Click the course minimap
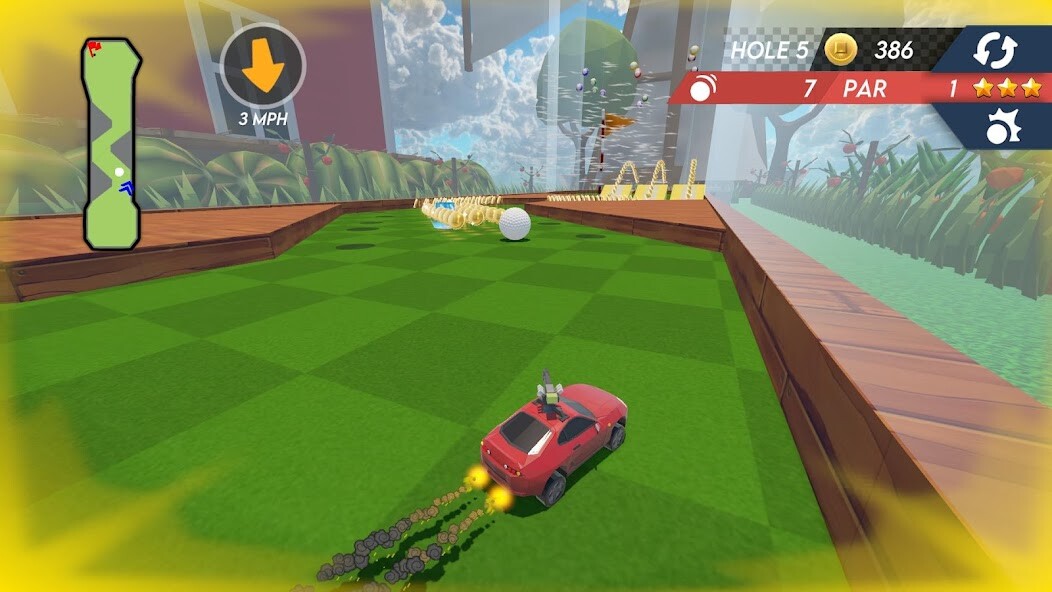Screen dimensions: 1052x592 coord(112,144)
